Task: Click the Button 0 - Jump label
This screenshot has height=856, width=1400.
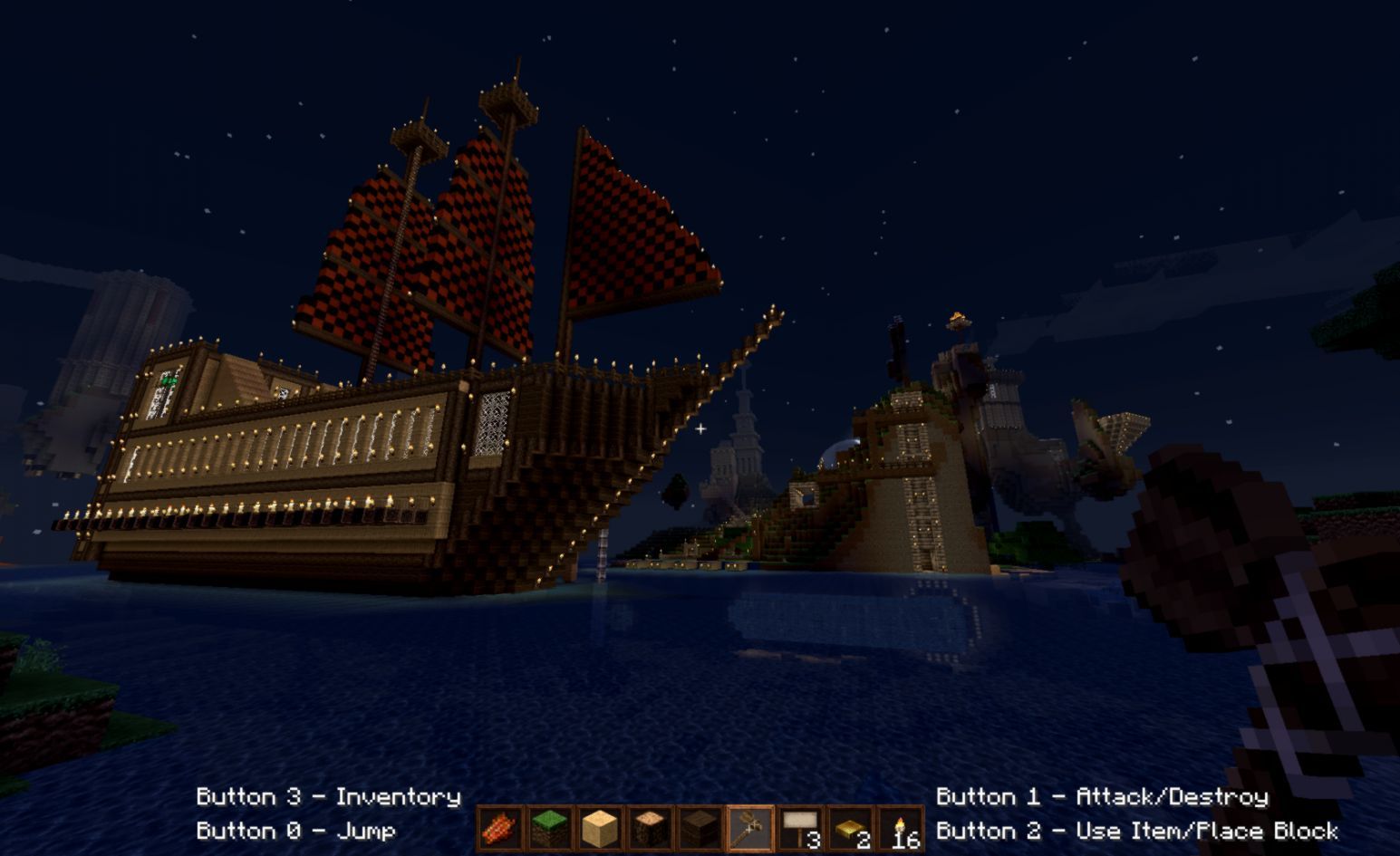Action: 296,830
